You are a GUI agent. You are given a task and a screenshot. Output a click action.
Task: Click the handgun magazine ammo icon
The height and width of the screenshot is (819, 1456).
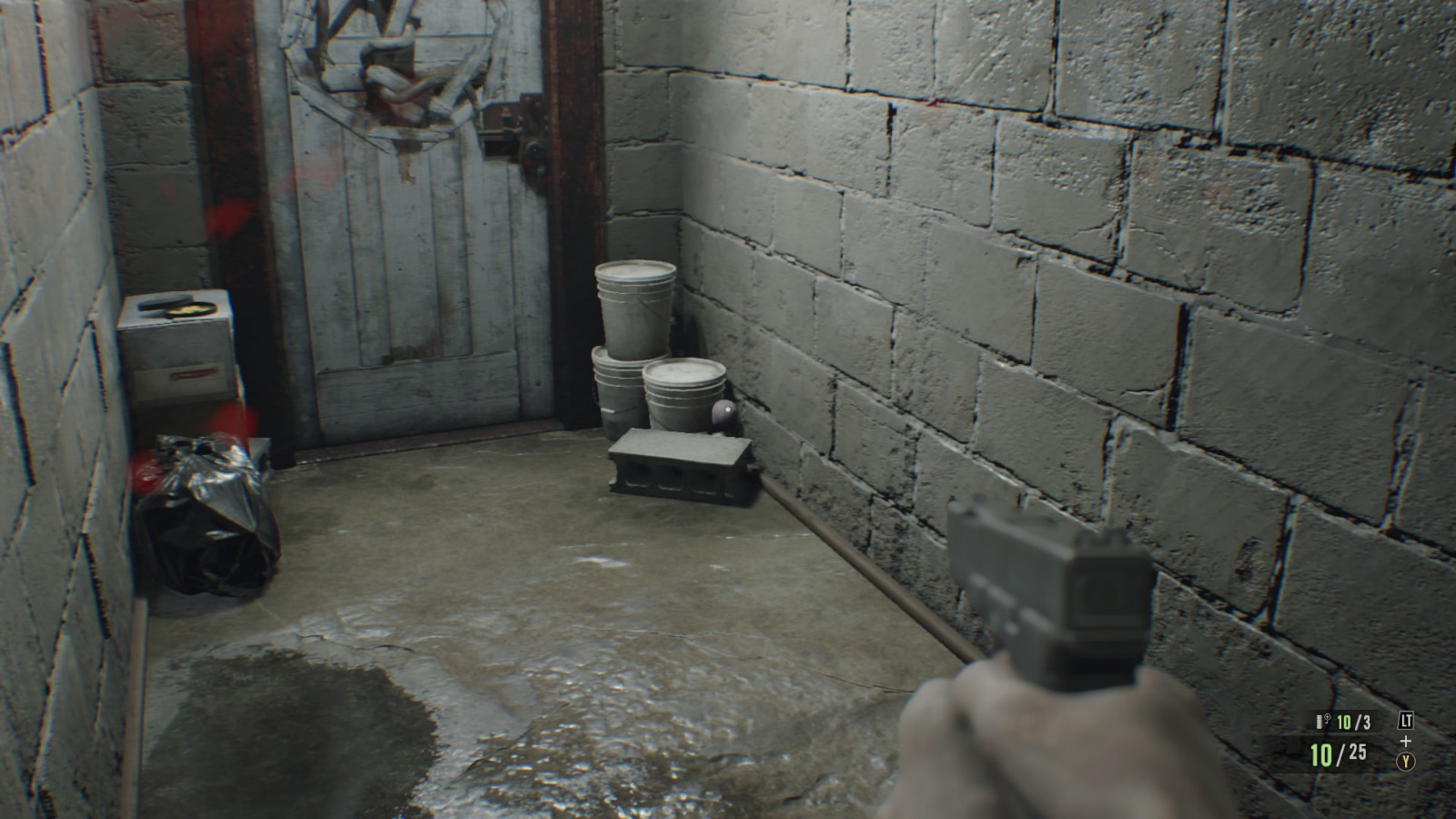(x=1319, y=721)
